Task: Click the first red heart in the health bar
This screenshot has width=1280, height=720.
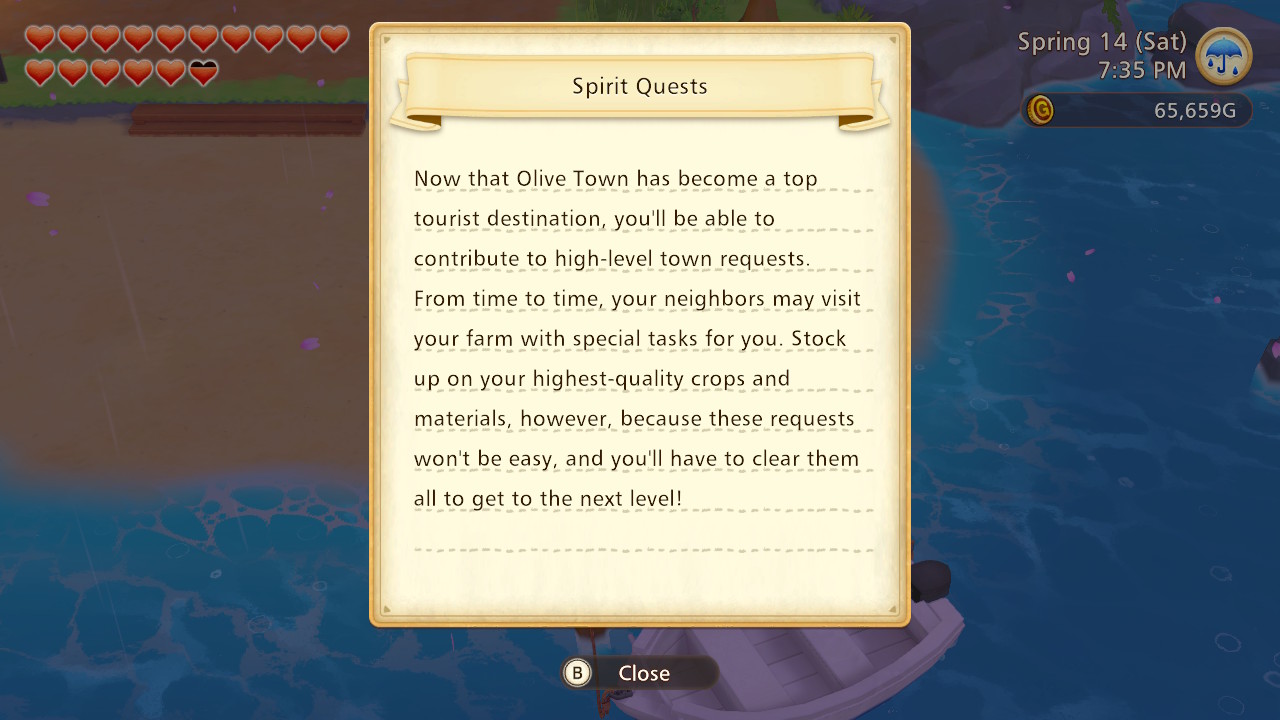Action: point(39,40)
